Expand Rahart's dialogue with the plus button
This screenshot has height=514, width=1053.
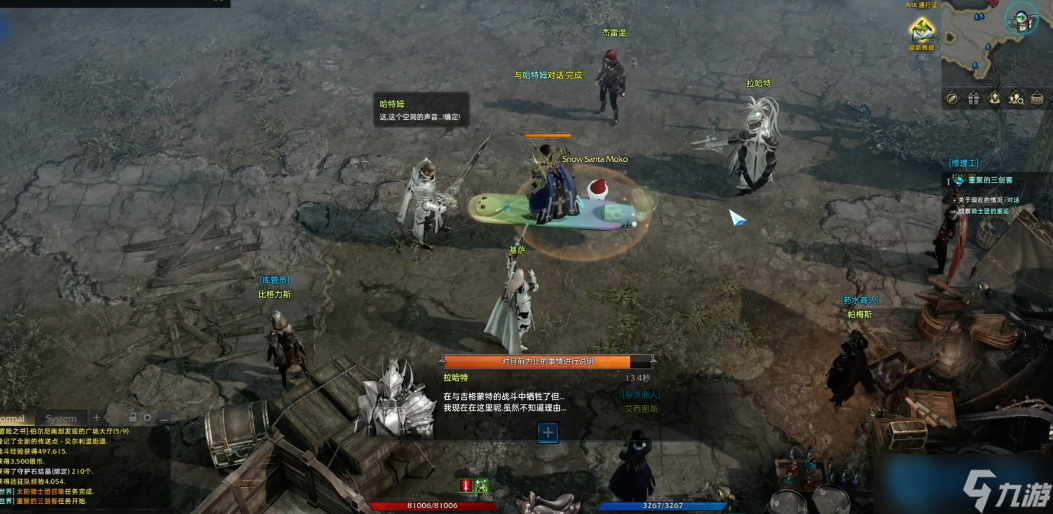(547, 432)
